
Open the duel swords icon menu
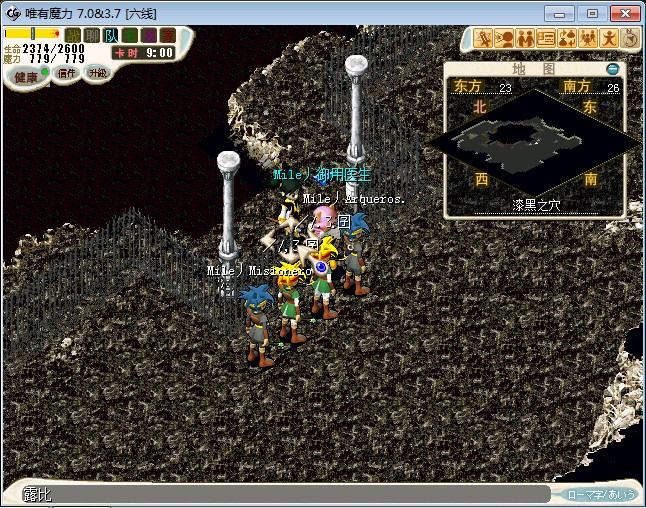pos(483,38)
